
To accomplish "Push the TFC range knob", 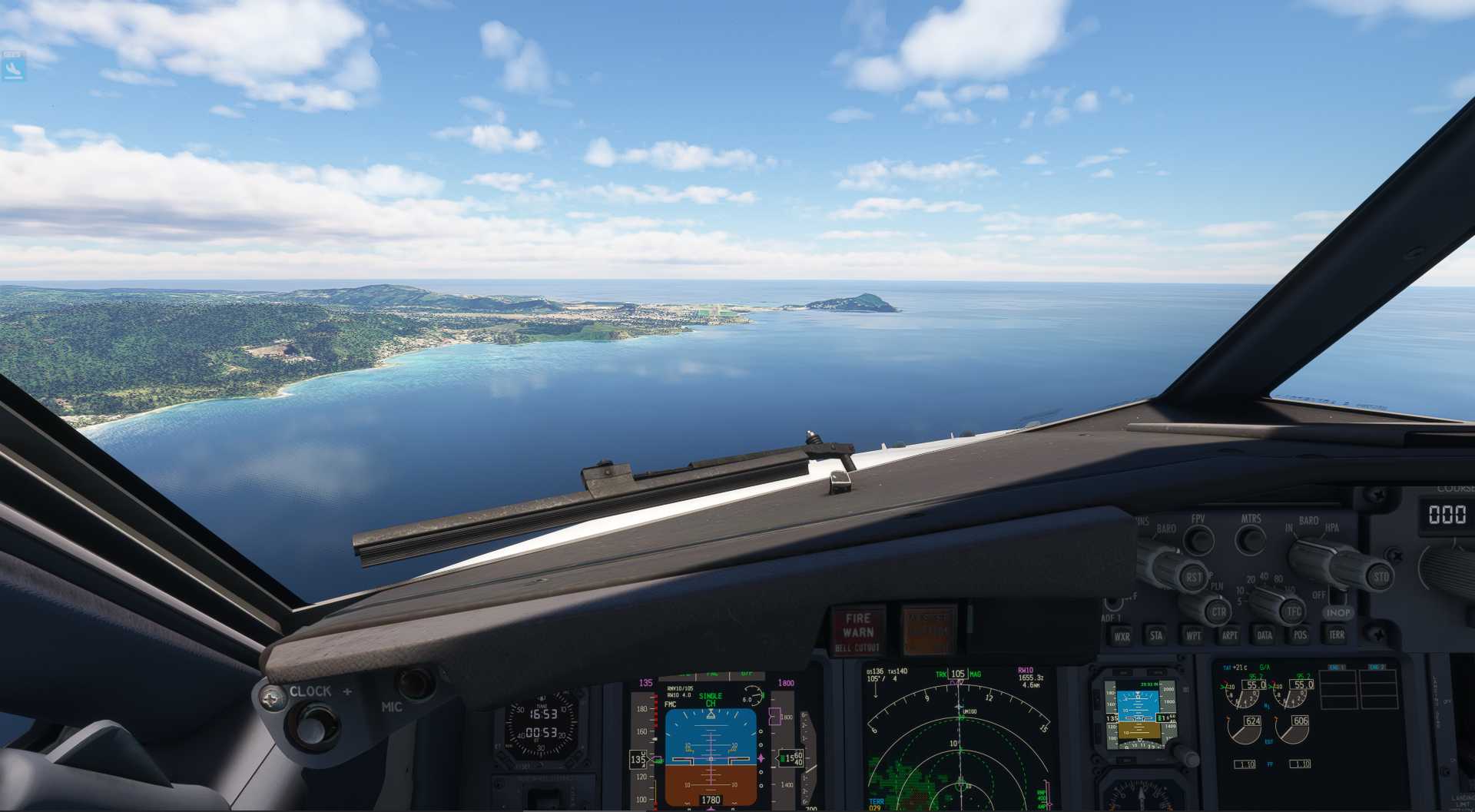I will (1294, 611).
